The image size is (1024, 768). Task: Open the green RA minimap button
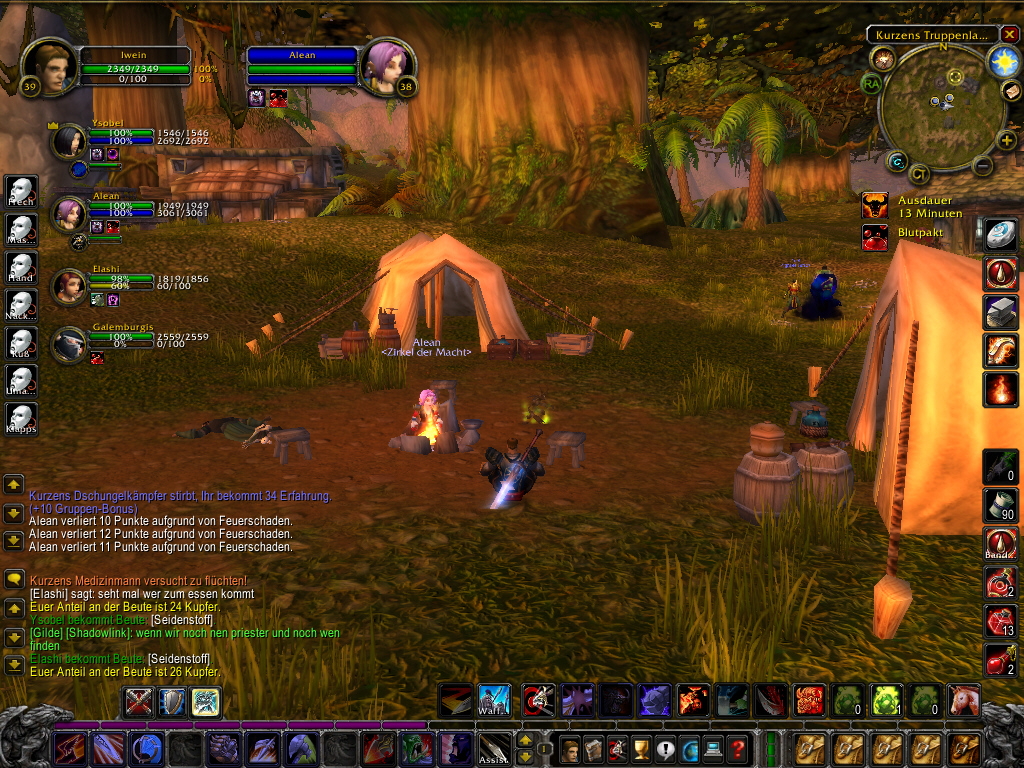pos(871,84)
